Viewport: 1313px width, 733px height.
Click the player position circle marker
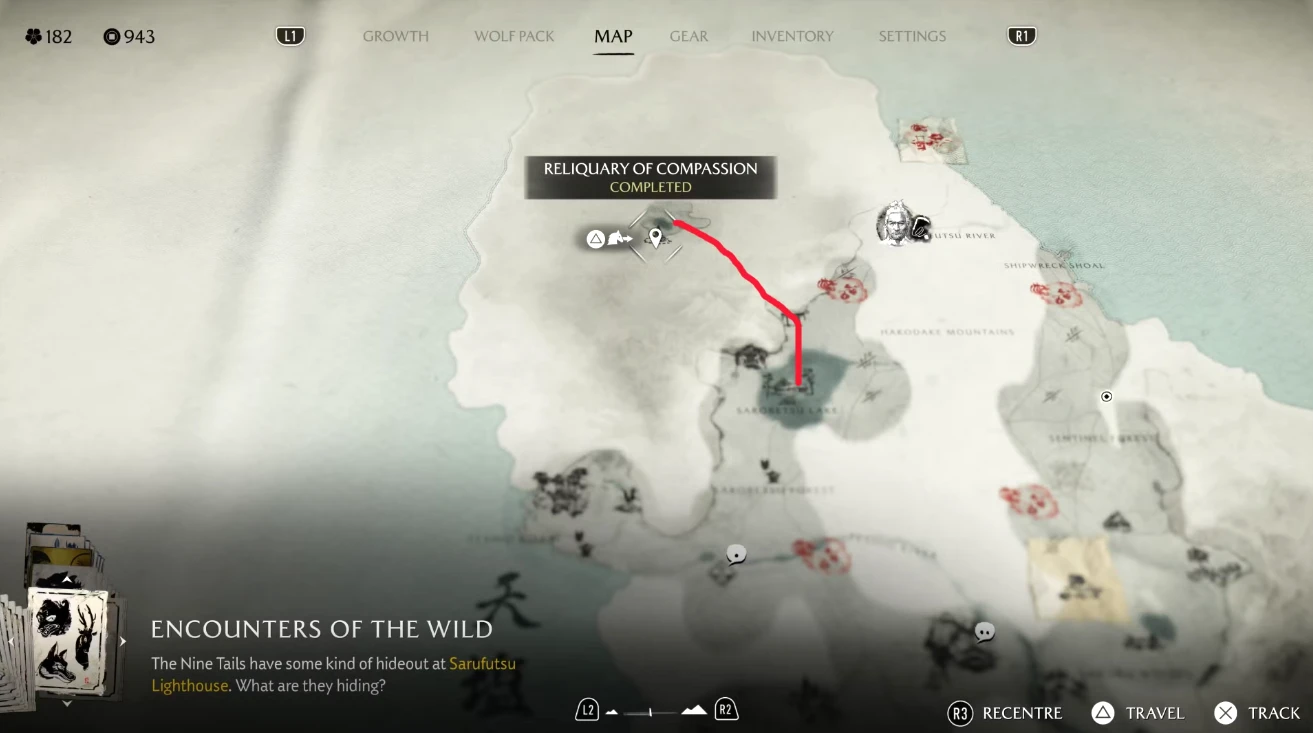(x=1107, y=397)
